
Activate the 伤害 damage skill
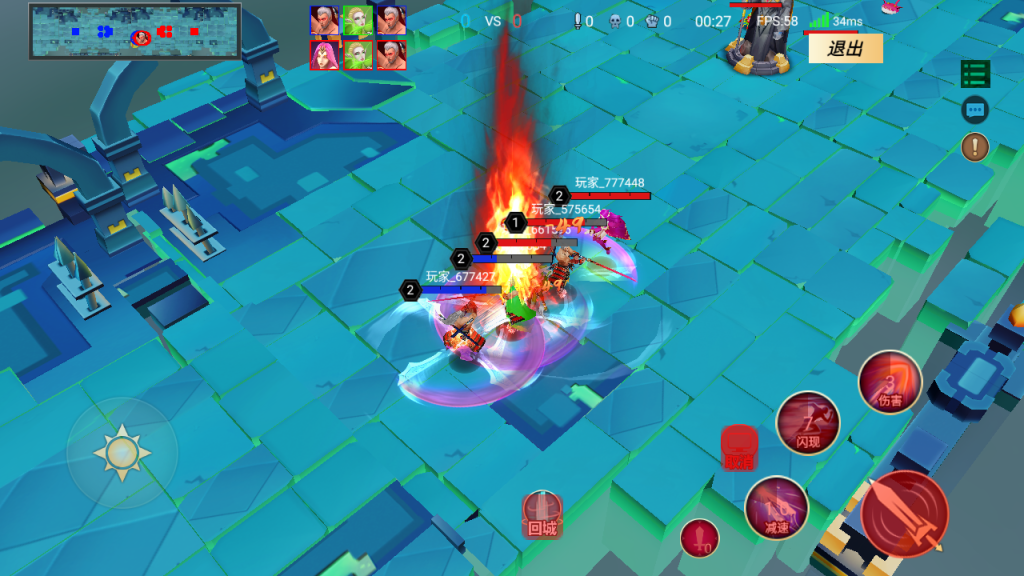click(889, 382)
